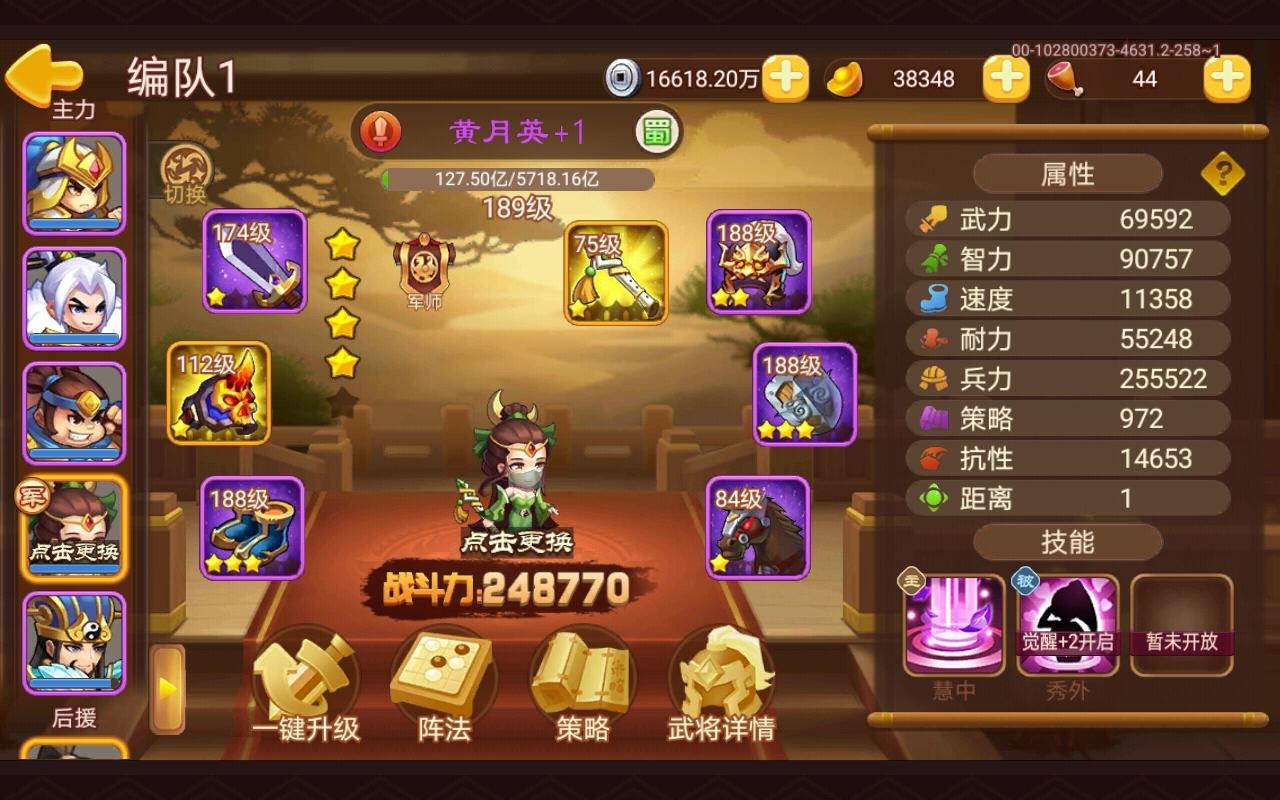Image resolution: width=1280 pixels, height=800 pixels.
Task: Open the 蜀 faction emblem beside hero name
Action: [x=655, y=132]
